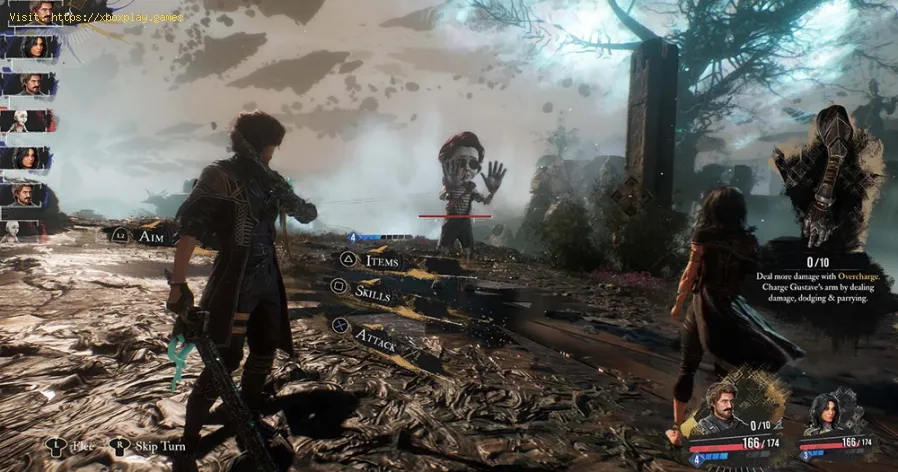Open the Skills battle menu
This screenshot has height=472, width=898.
[373, 294]
